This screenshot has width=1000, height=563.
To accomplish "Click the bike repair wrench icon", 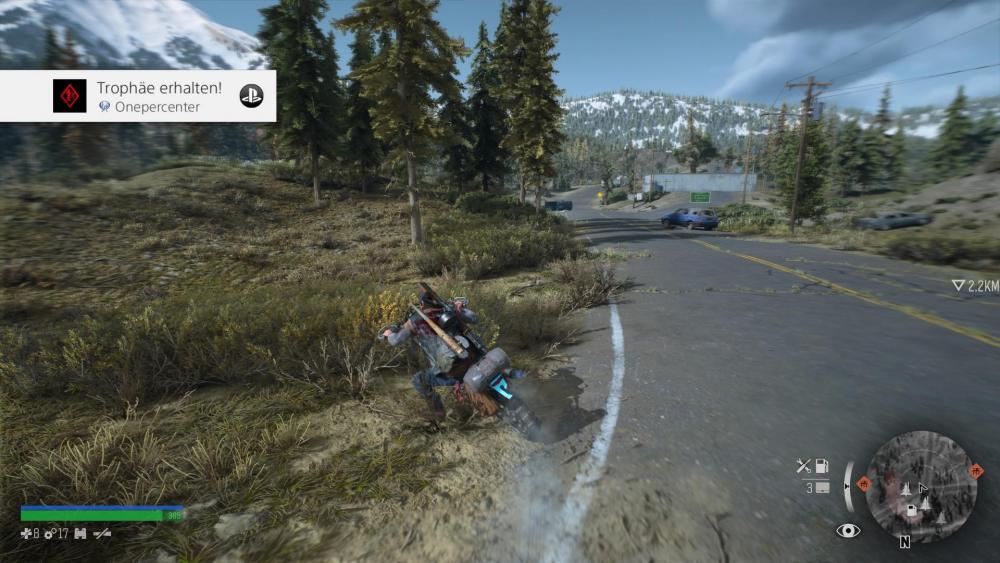I will pyautogui.click(x=803, y=465).
